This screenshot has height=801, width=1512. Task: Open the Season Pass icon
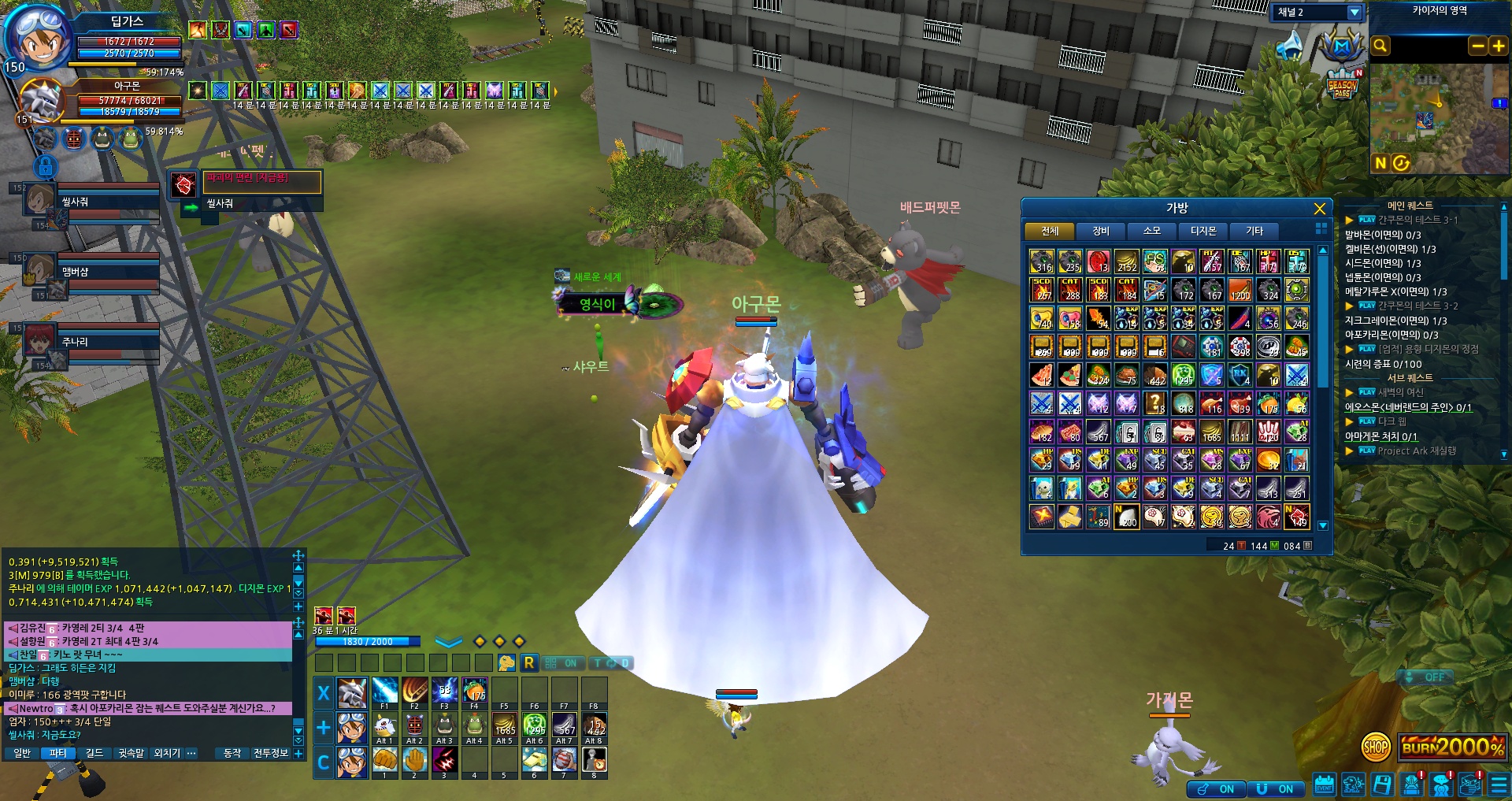[x=1342, y=86]
